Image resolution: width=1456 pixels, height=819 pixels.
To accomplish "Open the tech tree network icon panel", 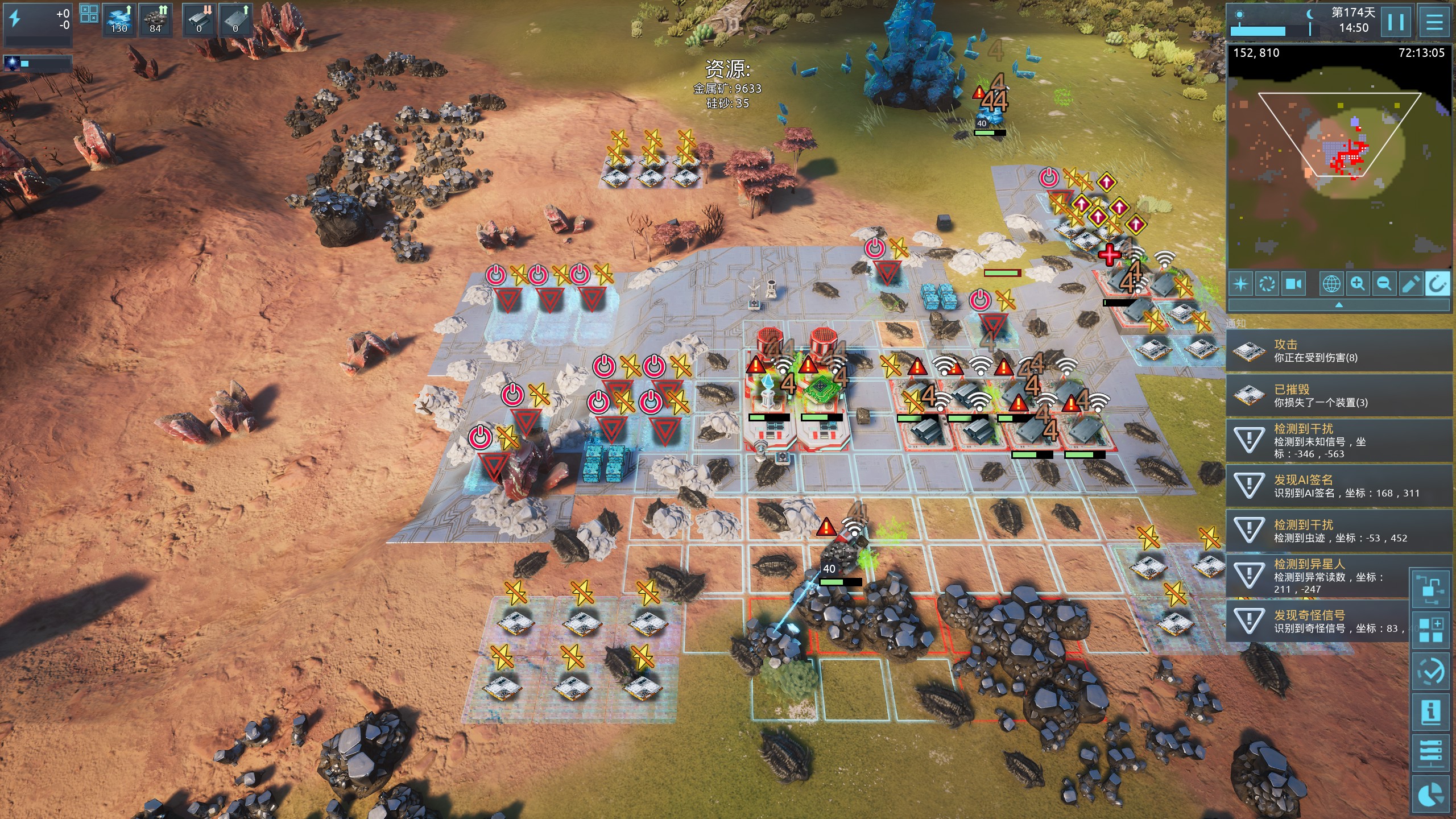I will coord(1430,589).
